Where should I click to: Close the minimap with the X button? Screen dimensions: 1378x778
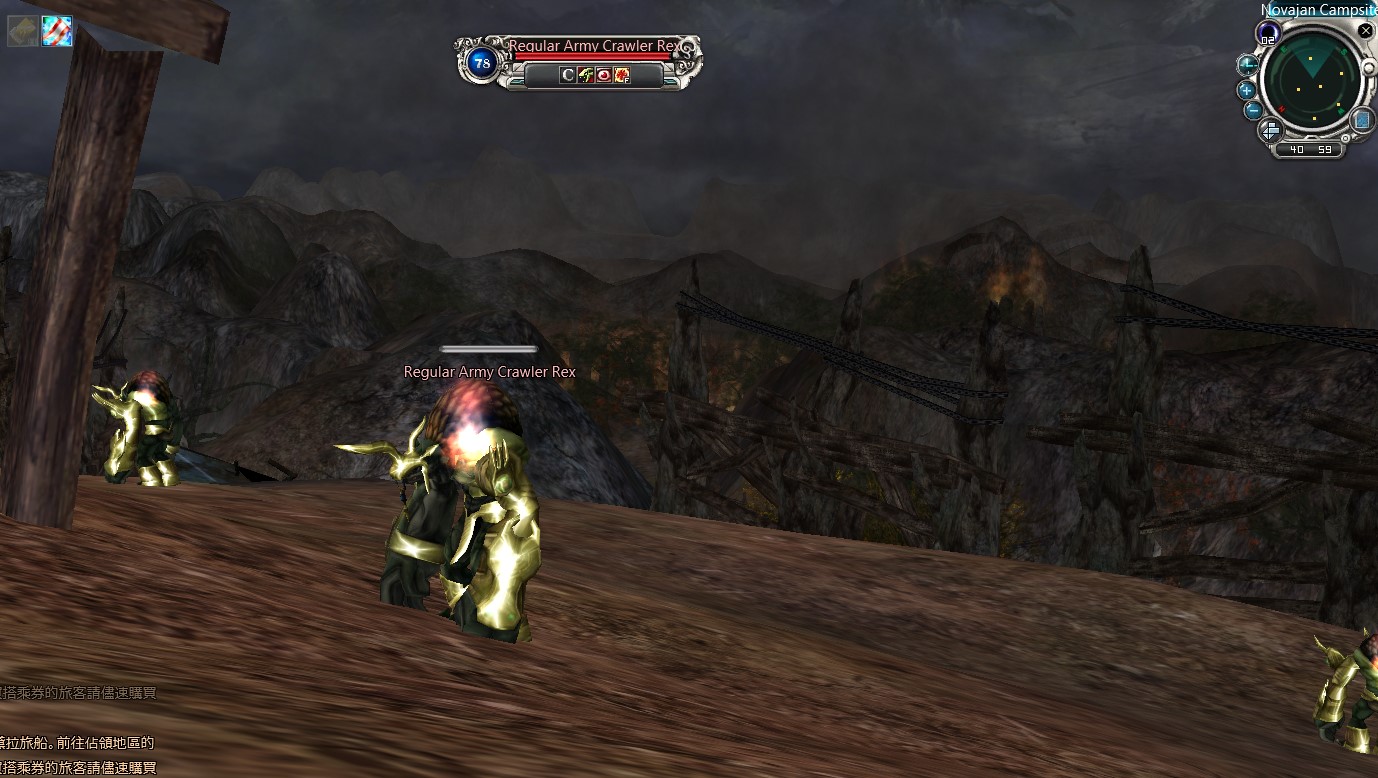click(x=1366, y=31)
